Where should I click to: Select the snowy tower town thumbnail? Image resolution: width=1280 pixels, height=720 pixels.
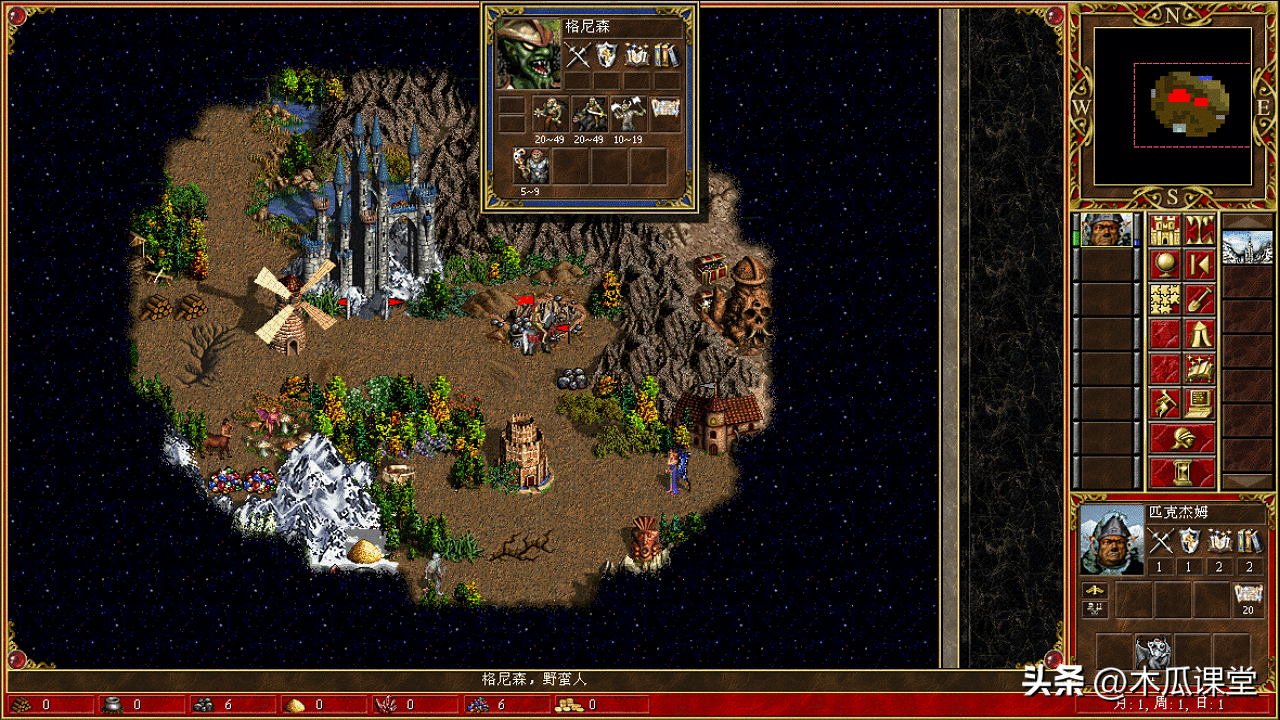point(1247,247)
